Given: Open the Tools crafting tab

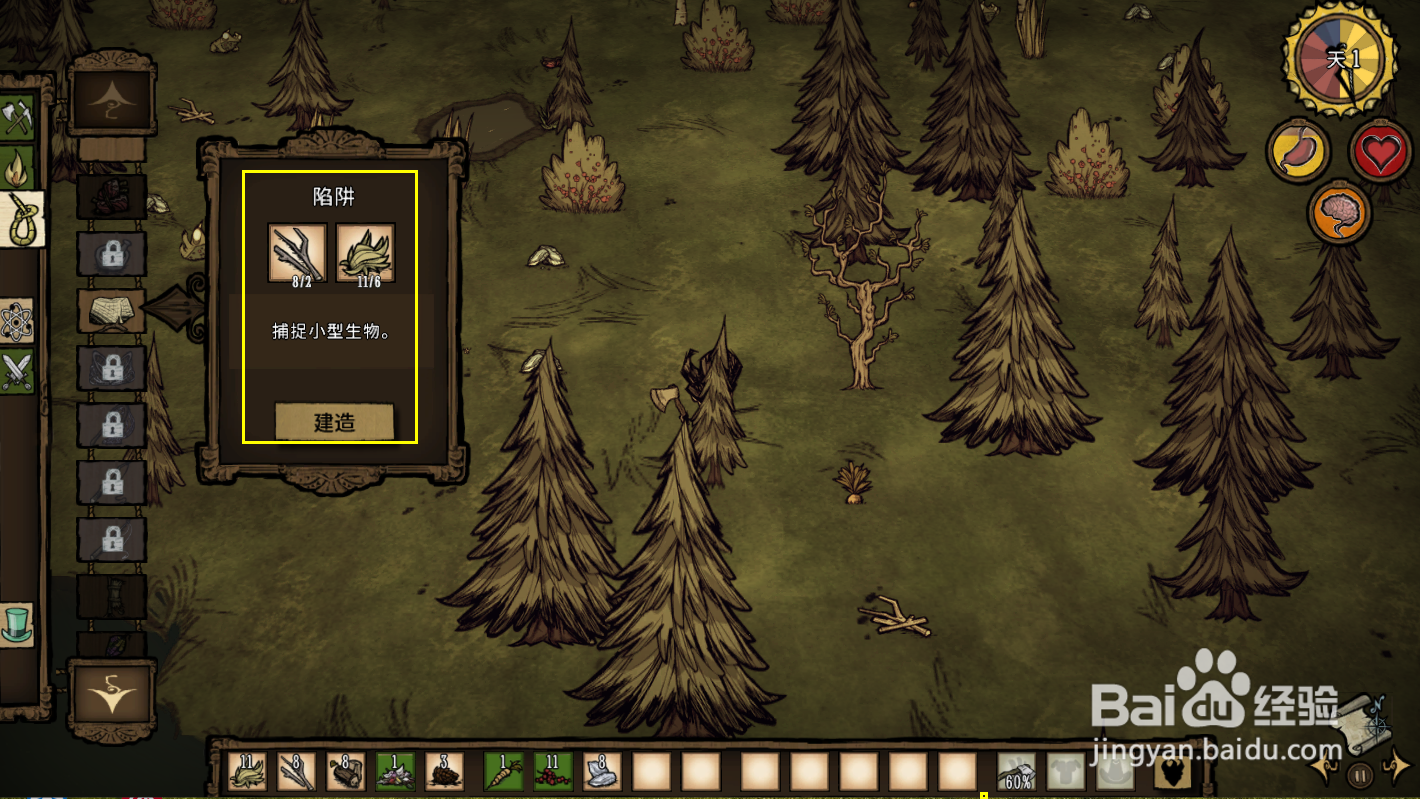Looking at the screenshot, I should click(17, 119).
